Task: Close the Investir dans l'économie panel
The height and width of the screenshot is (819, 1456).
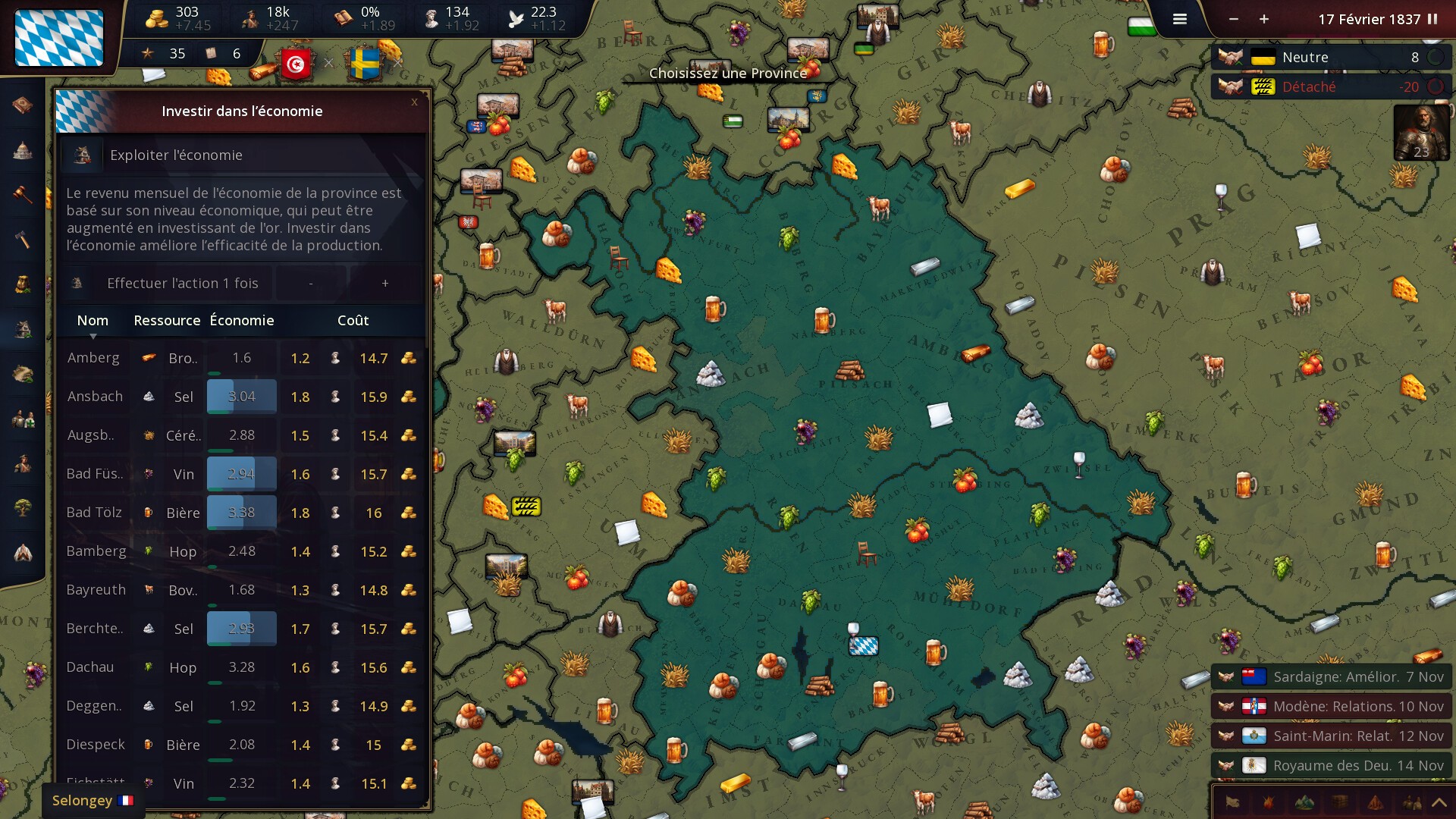Action: (414, 102)
